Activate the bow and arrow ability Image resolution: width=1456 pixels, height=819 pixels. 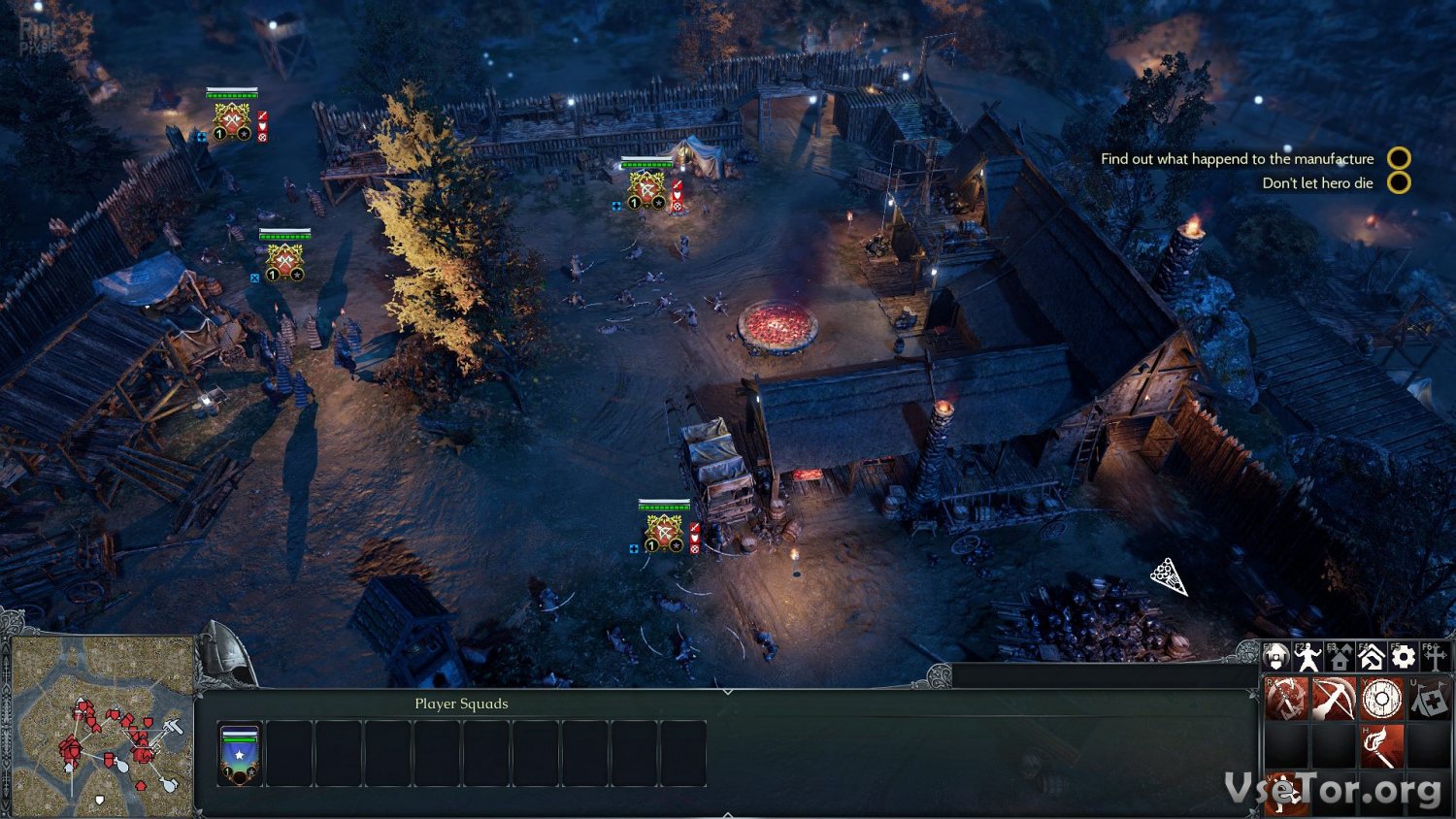pos(1334,699)
